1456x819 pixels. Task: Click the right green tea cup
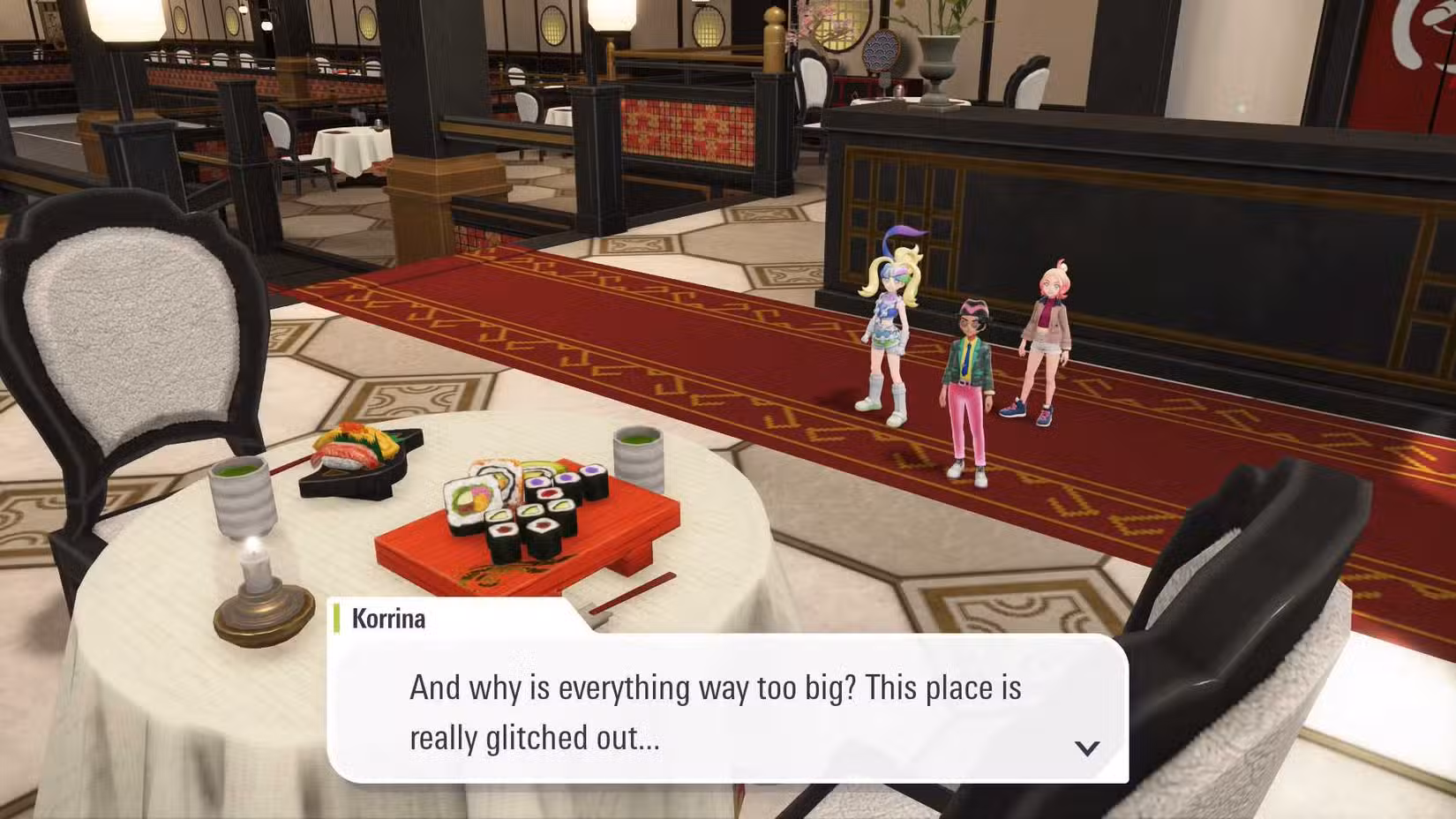[x=637, y=459]
